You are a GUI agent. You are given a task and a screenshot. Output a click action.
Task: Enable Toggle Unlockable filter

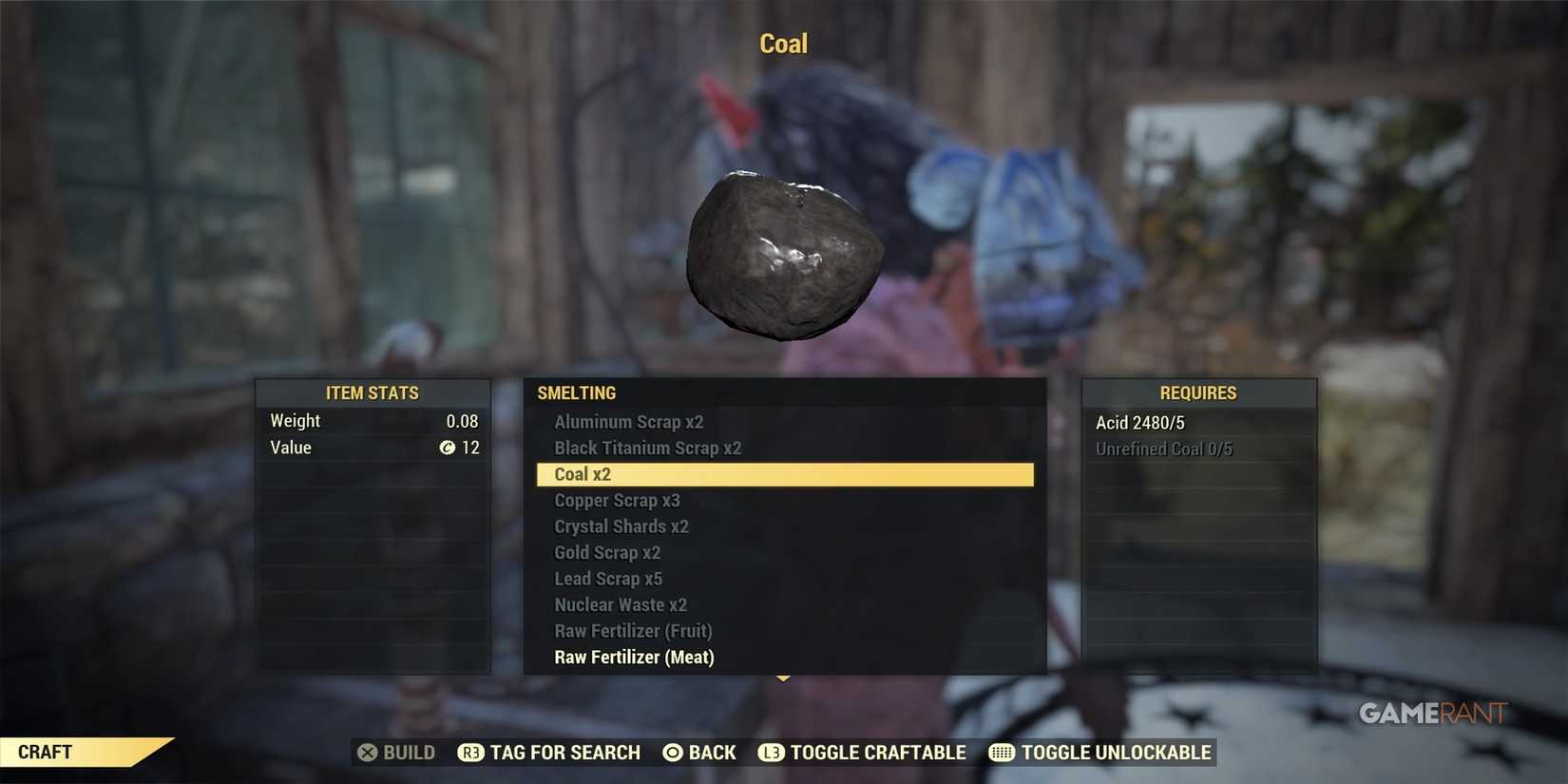(x=1117, y=752)
